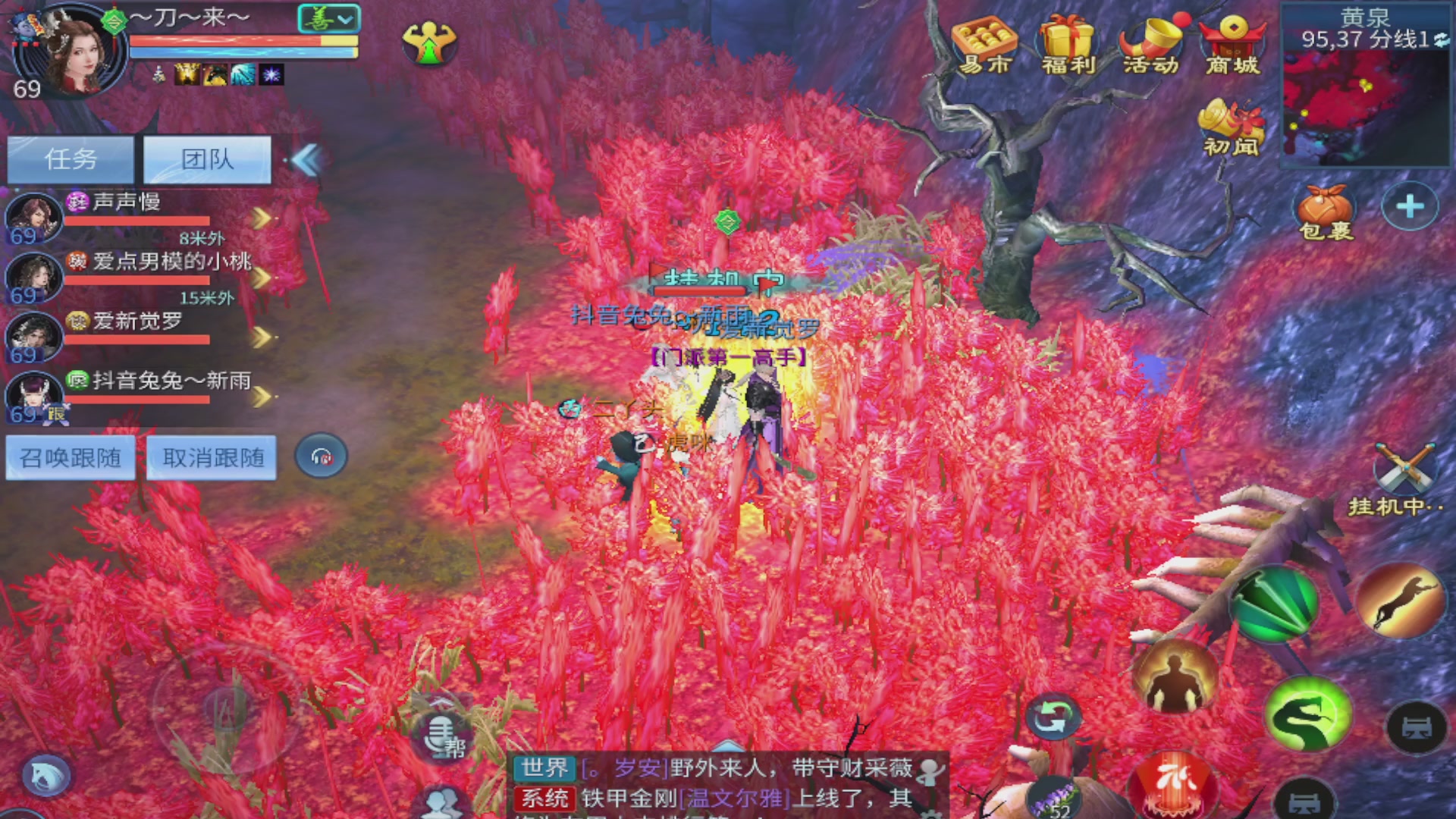The height and width of the screenshot is (819, 1456).
Task: Toggle the headset voice icon beside 取消跟随
Action: tap(321, 456)
